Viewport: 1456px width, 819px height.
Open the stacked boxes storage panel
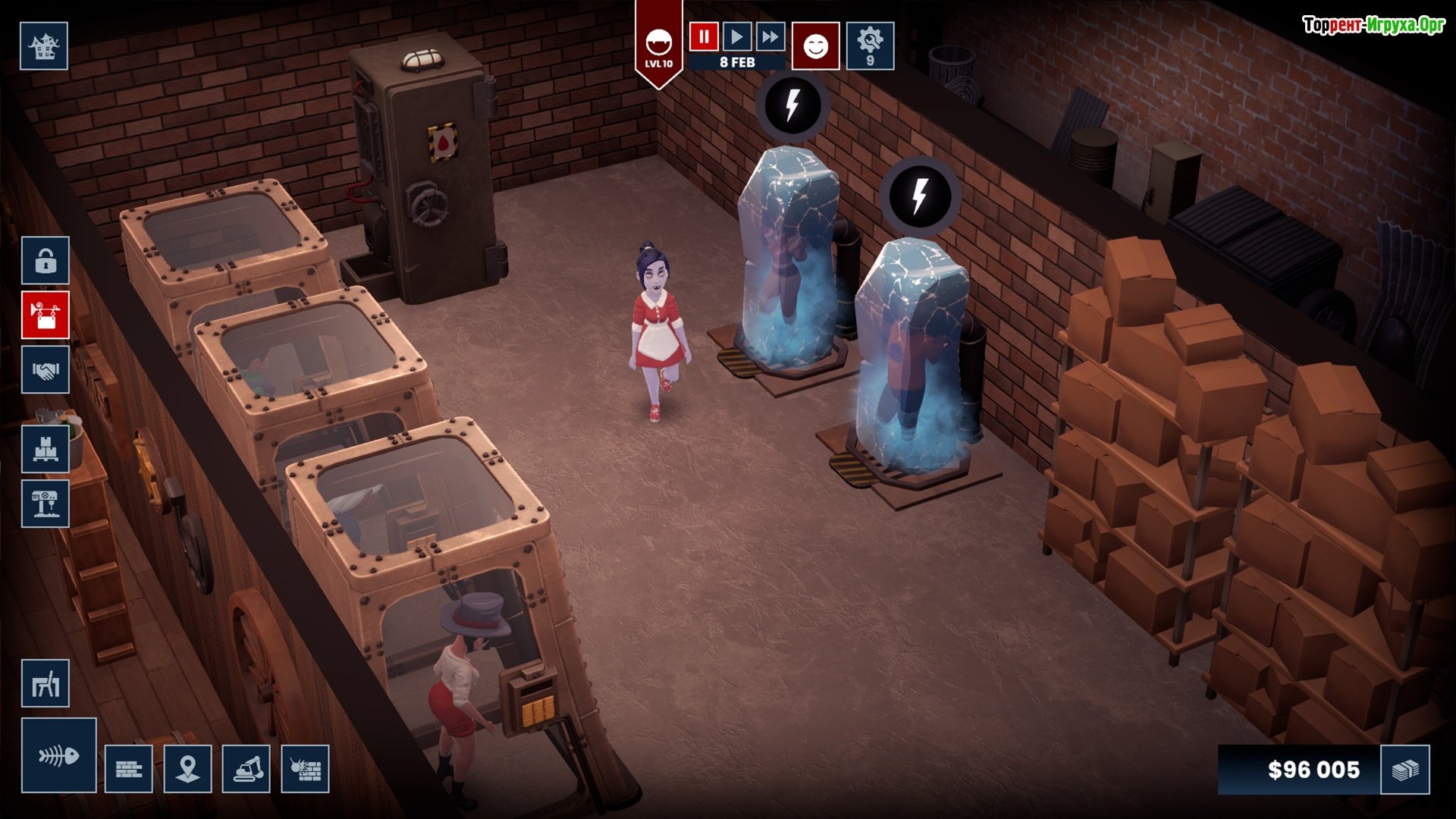click(x=45, y=449)
